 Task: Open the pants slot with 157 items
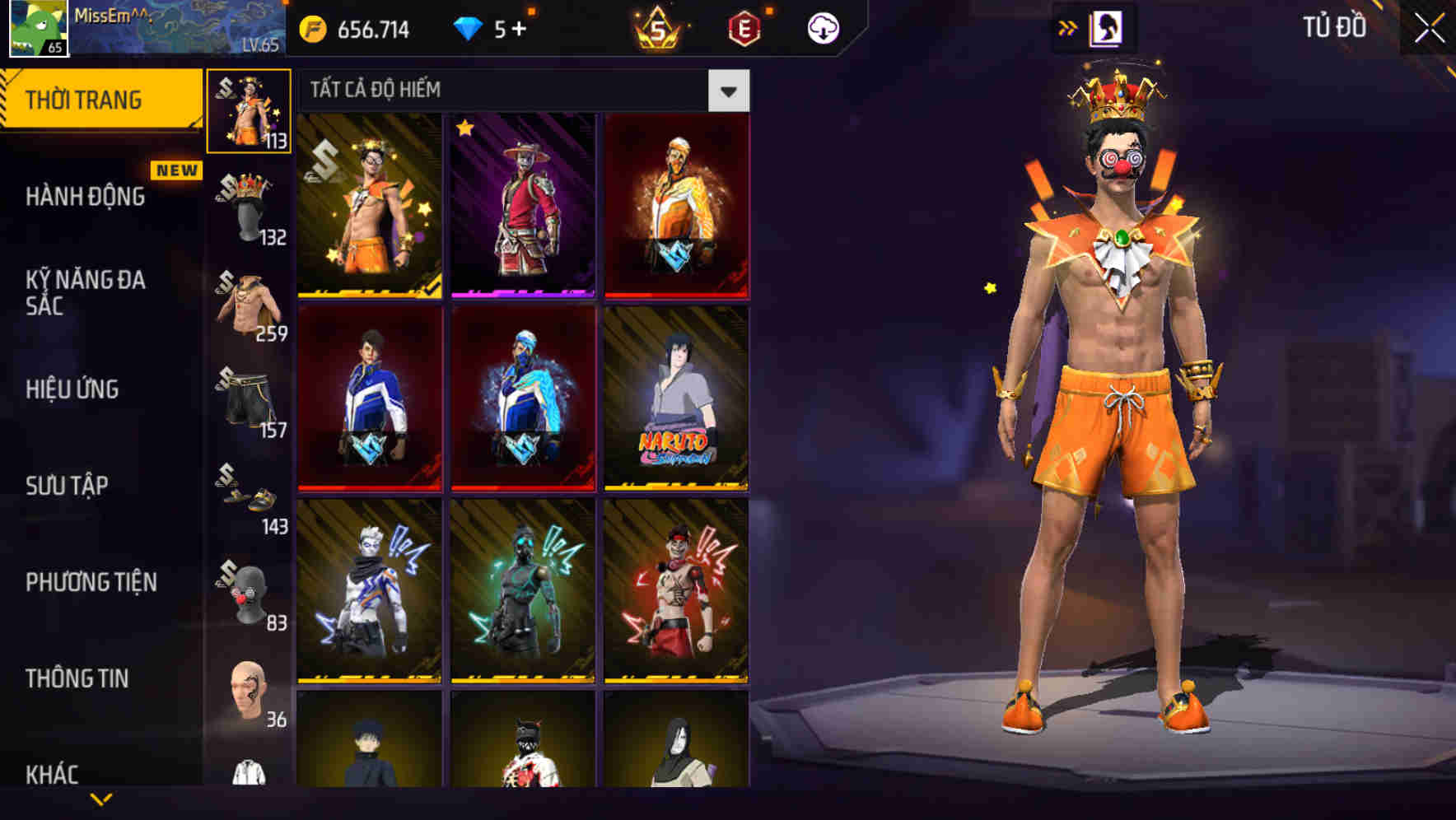tap(247, 399)
